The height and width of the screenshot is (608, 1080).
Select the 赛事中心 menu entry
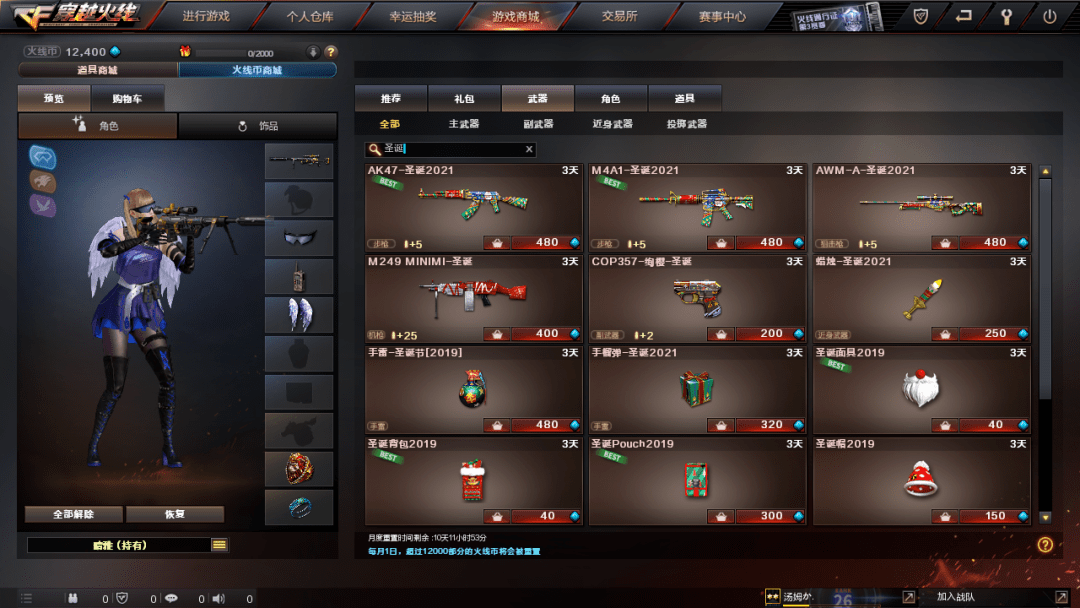tap(722, 16)
